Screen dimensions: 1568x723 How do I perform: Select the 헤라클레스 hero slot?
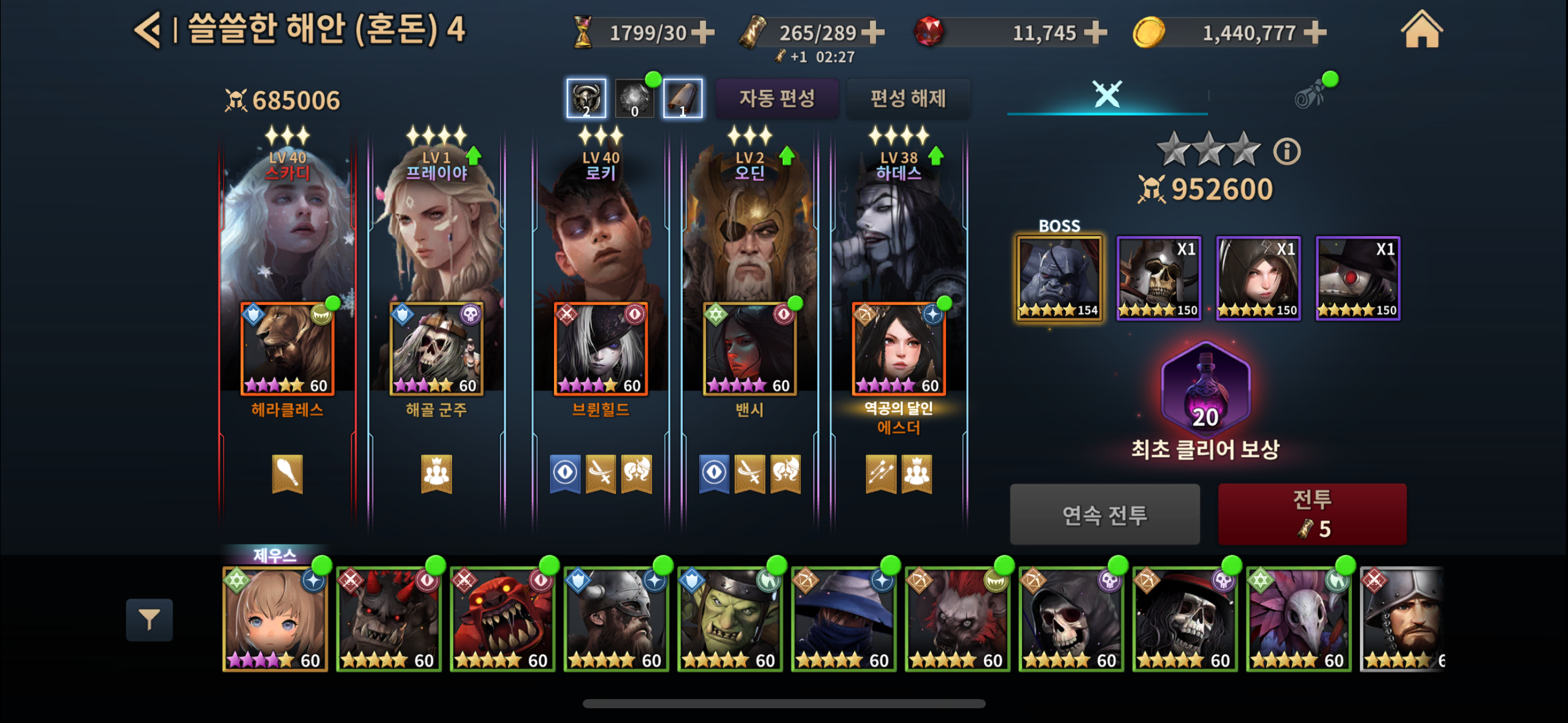287,348
